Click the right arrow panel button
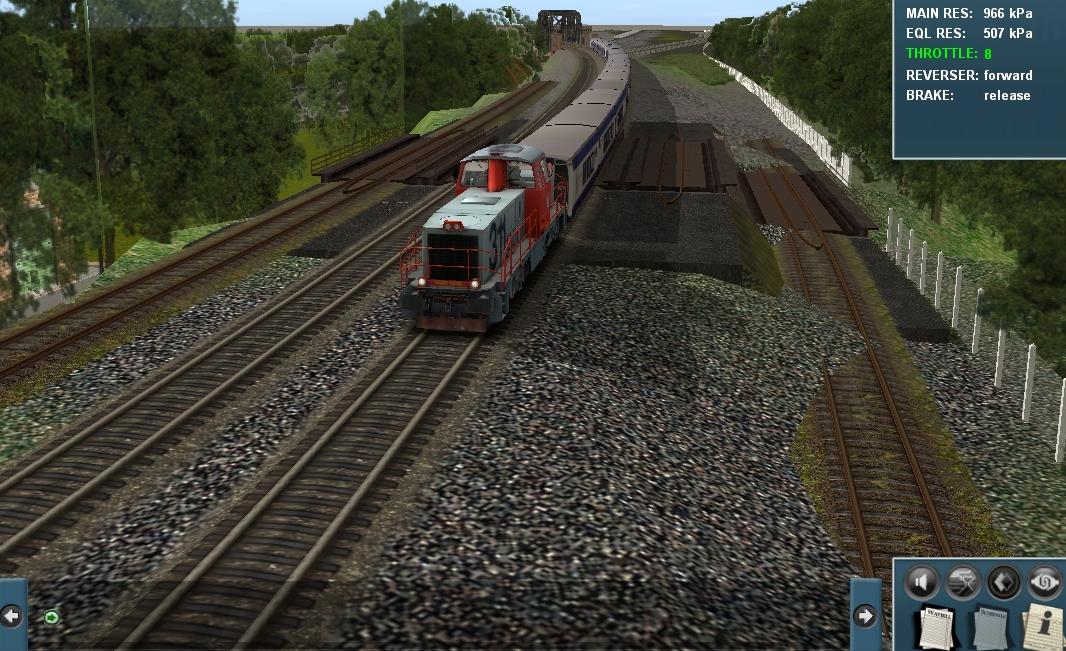The width and height of the screenshot is (1066, 651). tap(865, 615)
